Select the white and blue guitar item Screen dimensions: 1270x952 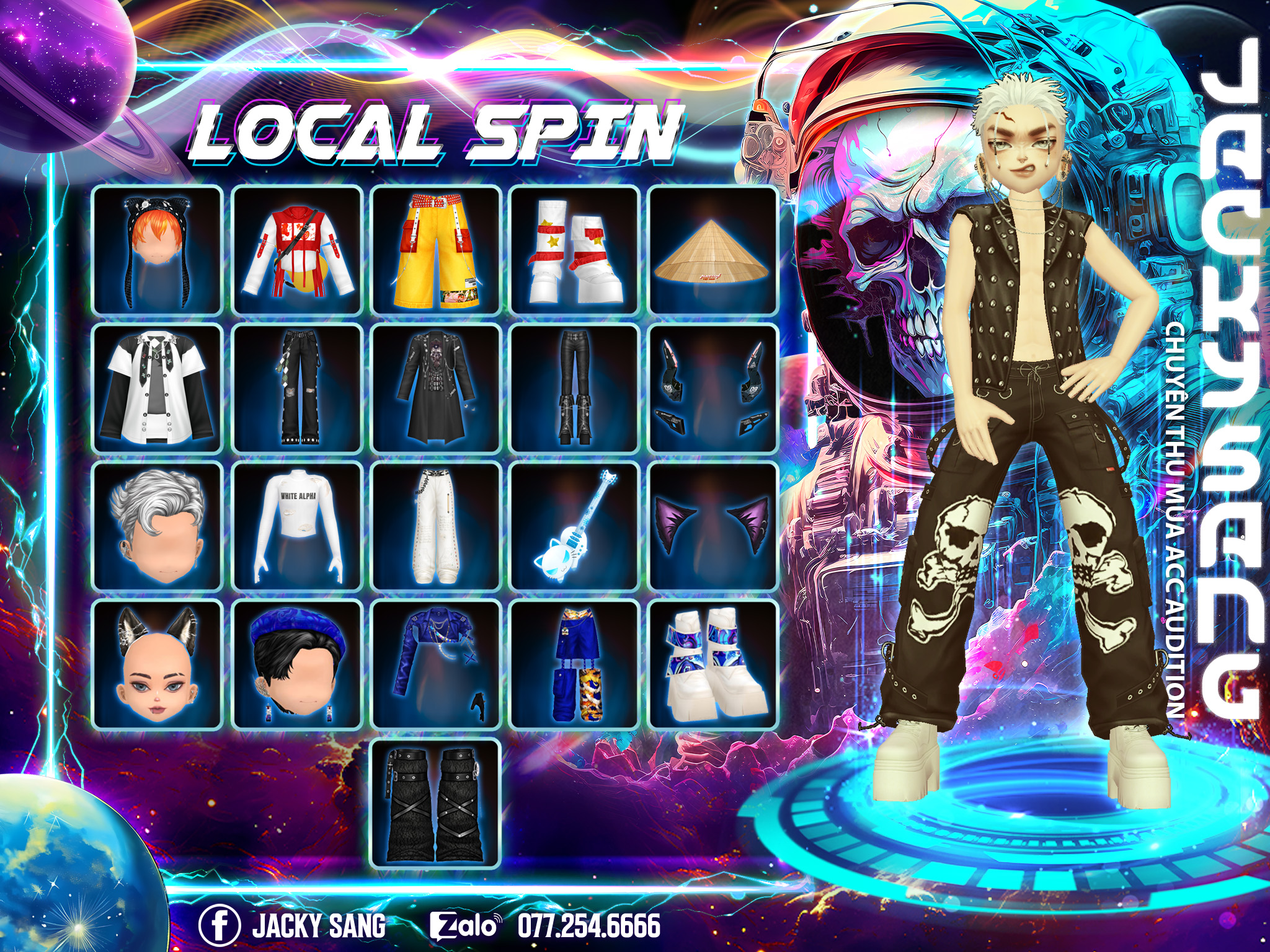click(x=574, y=526)
